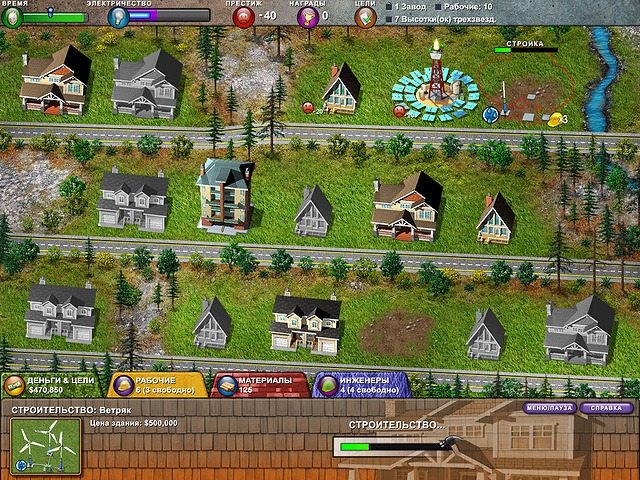
Task: Click the Меню/Пауза button
Action: pyautogui.click(x=549, y=408)
